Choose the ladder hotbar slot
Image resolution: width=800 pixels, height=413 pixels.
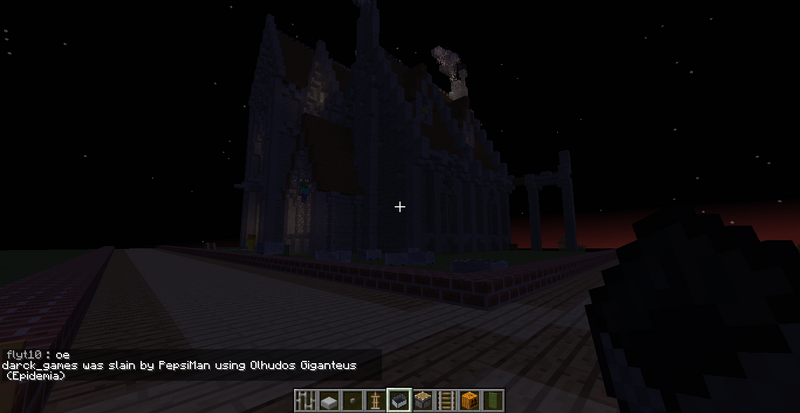coord(447,401)
